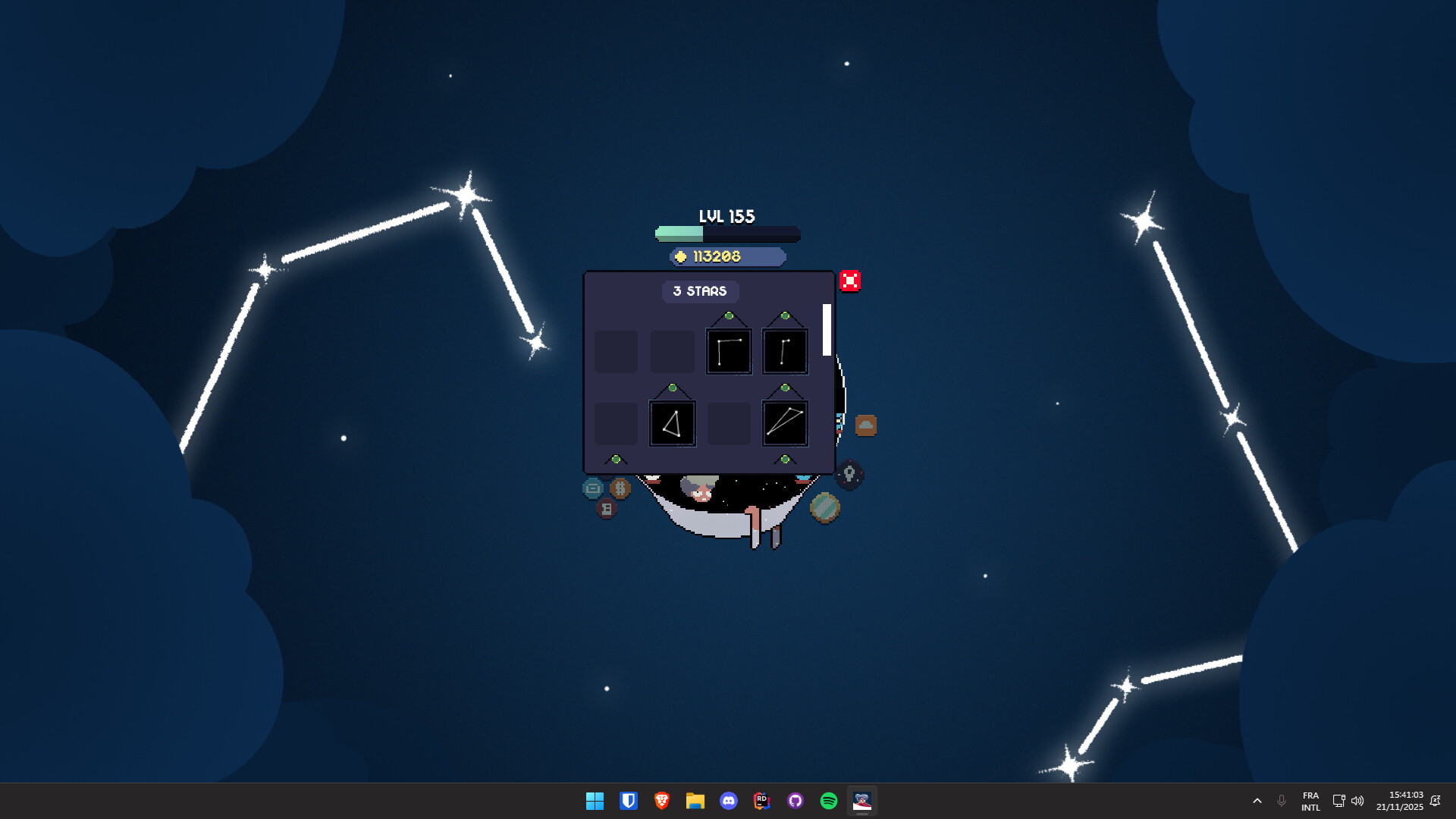Screen dimensions: 1456x819
Task: Toggle the green peg above the corner constellation frame
Action: pyautogui.click(x=729, y=315)
